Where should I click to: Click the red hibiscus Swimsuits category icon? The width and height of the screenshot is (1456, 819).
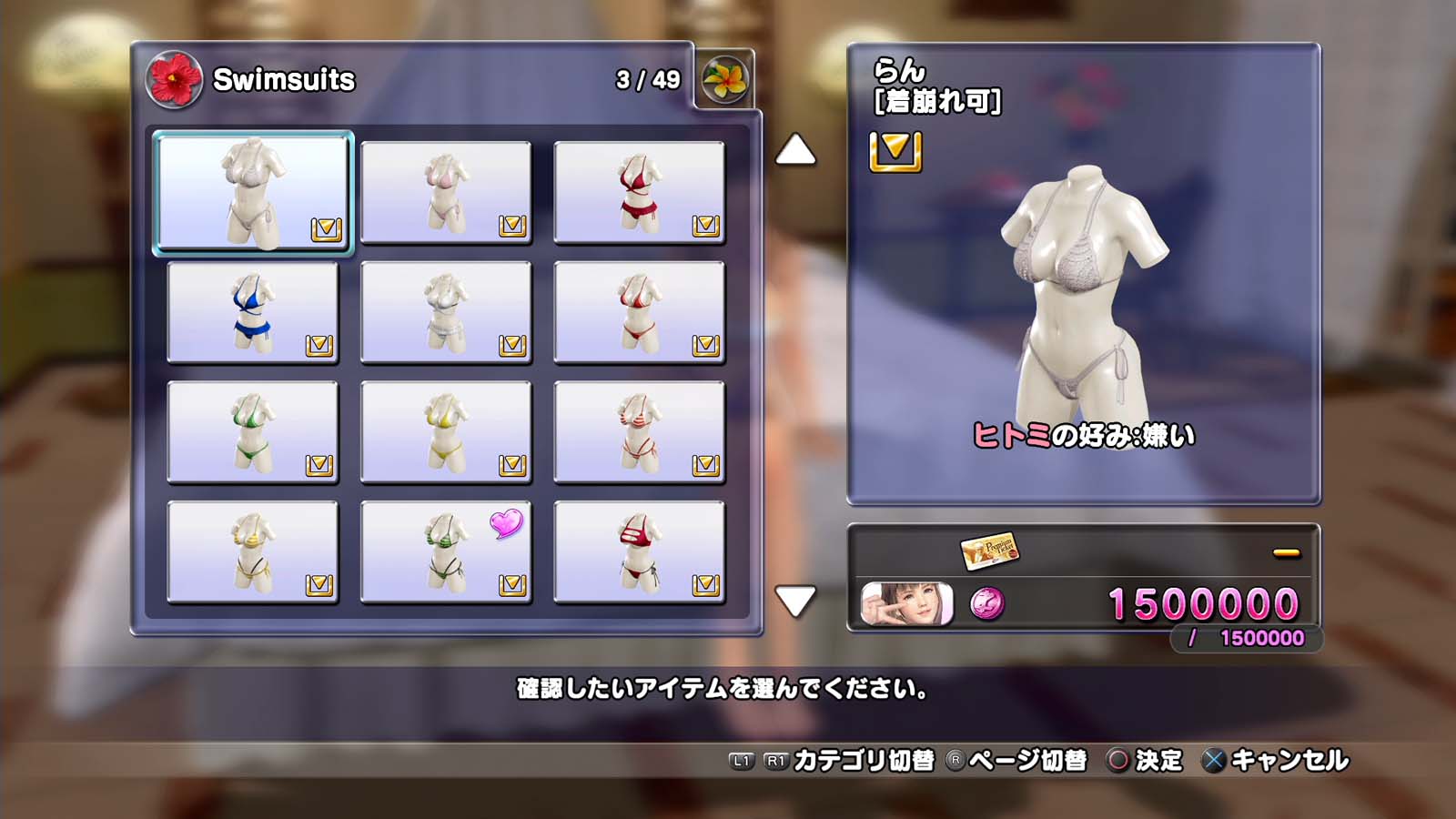[174, 79]
